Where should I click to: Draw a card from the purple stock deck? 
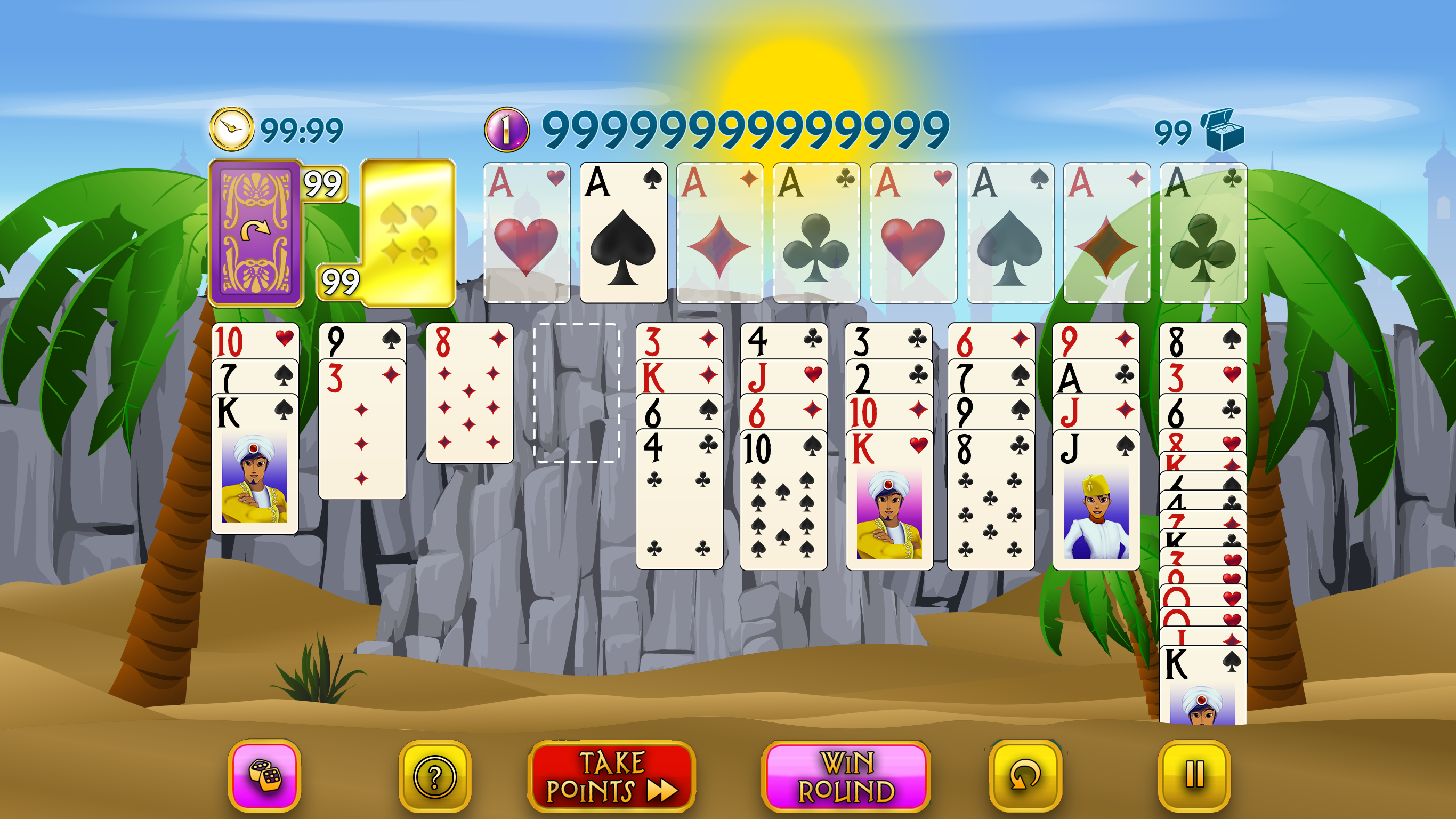256,233
